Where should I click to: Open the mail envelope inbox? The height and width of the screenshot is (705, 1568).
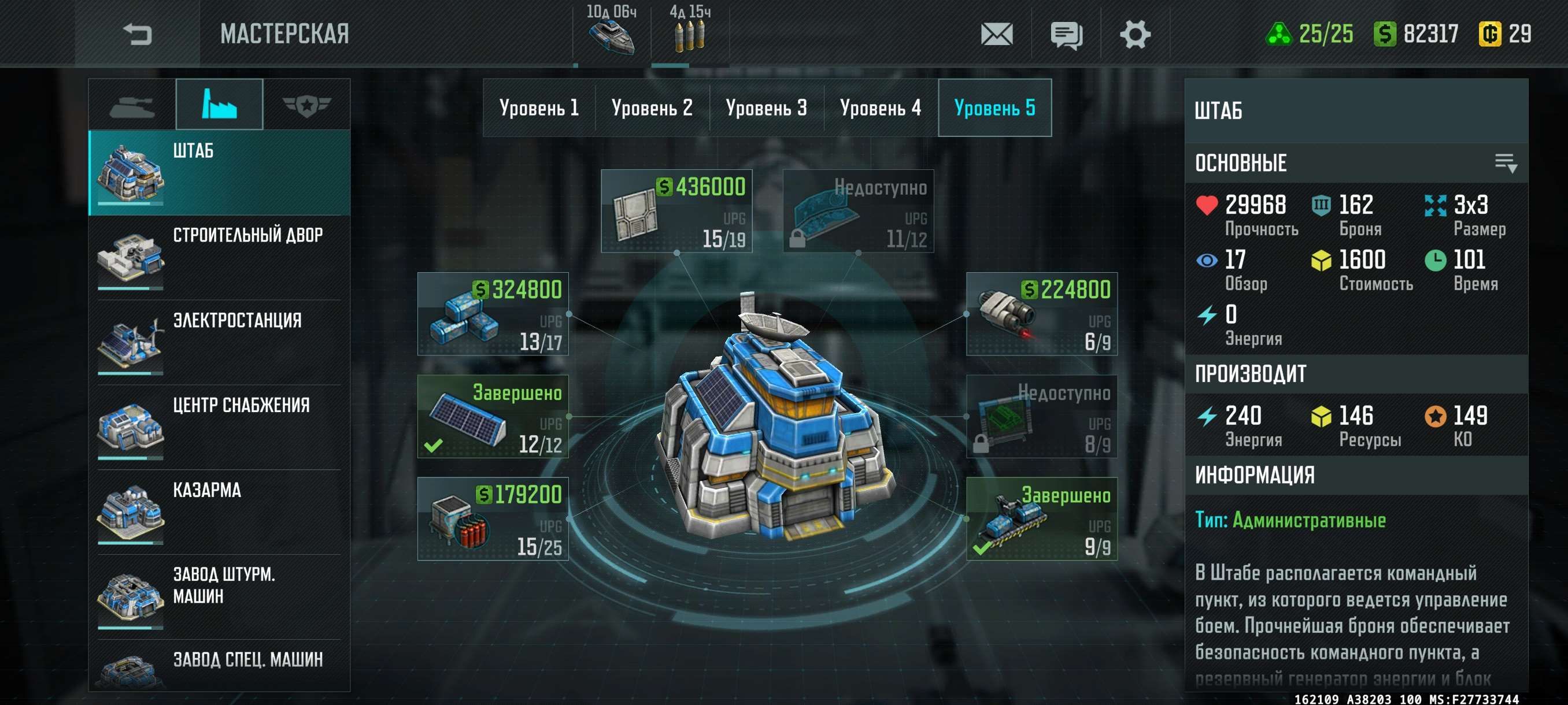point(996,34)
